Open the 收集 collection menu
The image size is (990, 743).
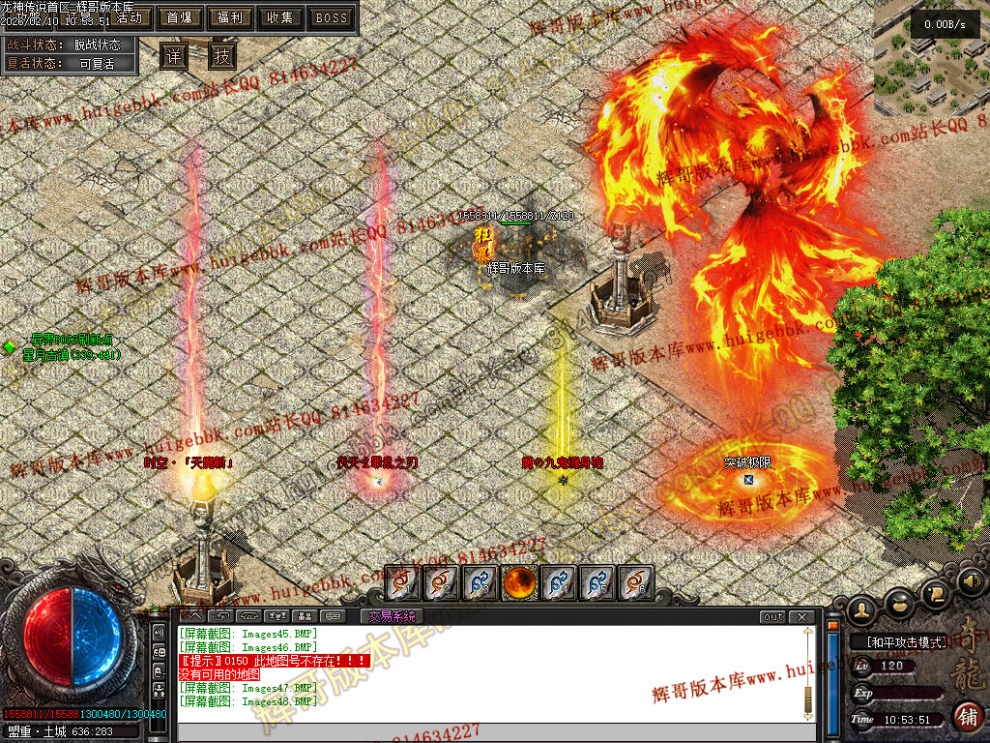point(281,17)
